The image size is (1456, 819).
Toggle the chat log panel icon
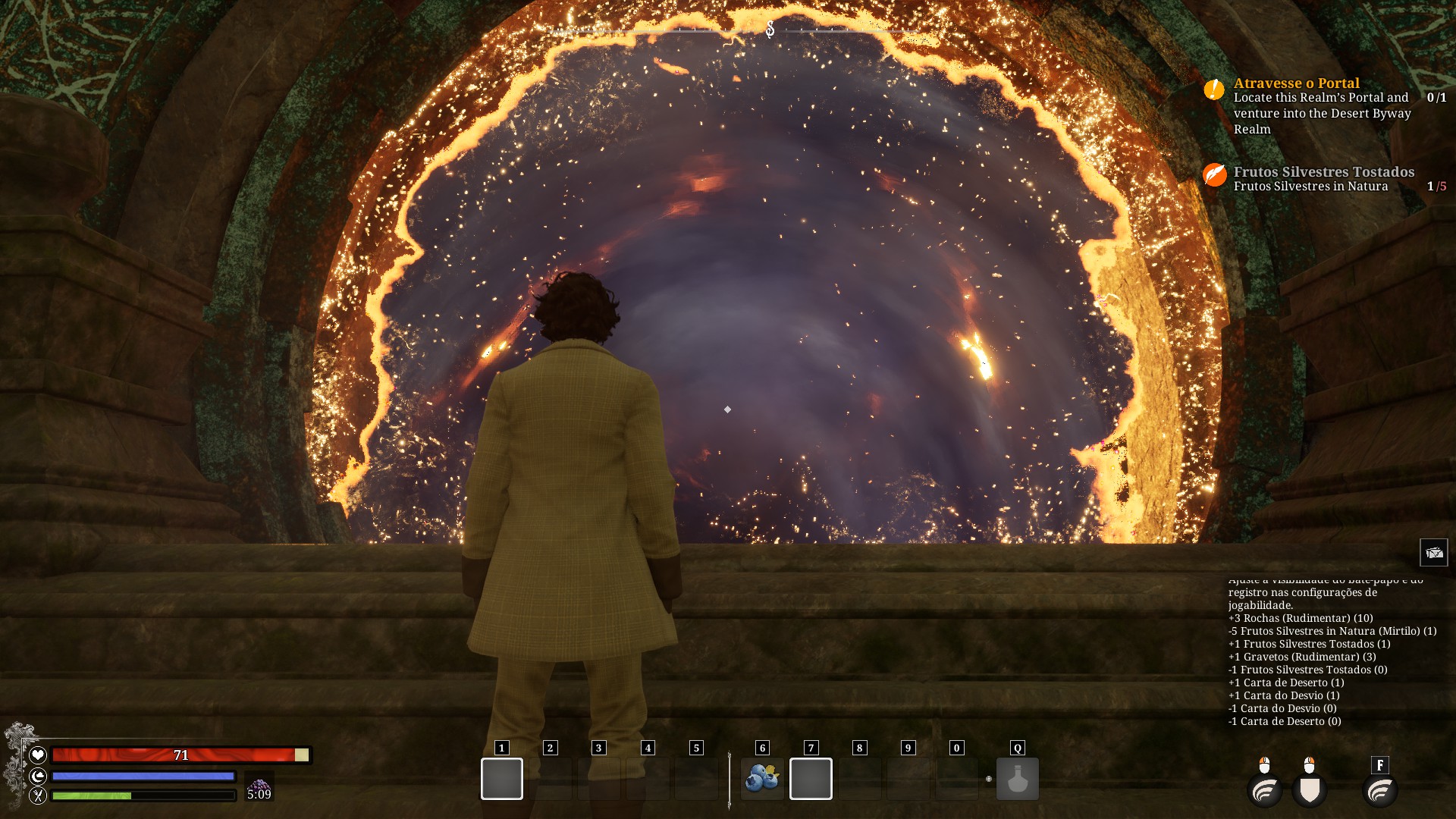[1433, 553]
